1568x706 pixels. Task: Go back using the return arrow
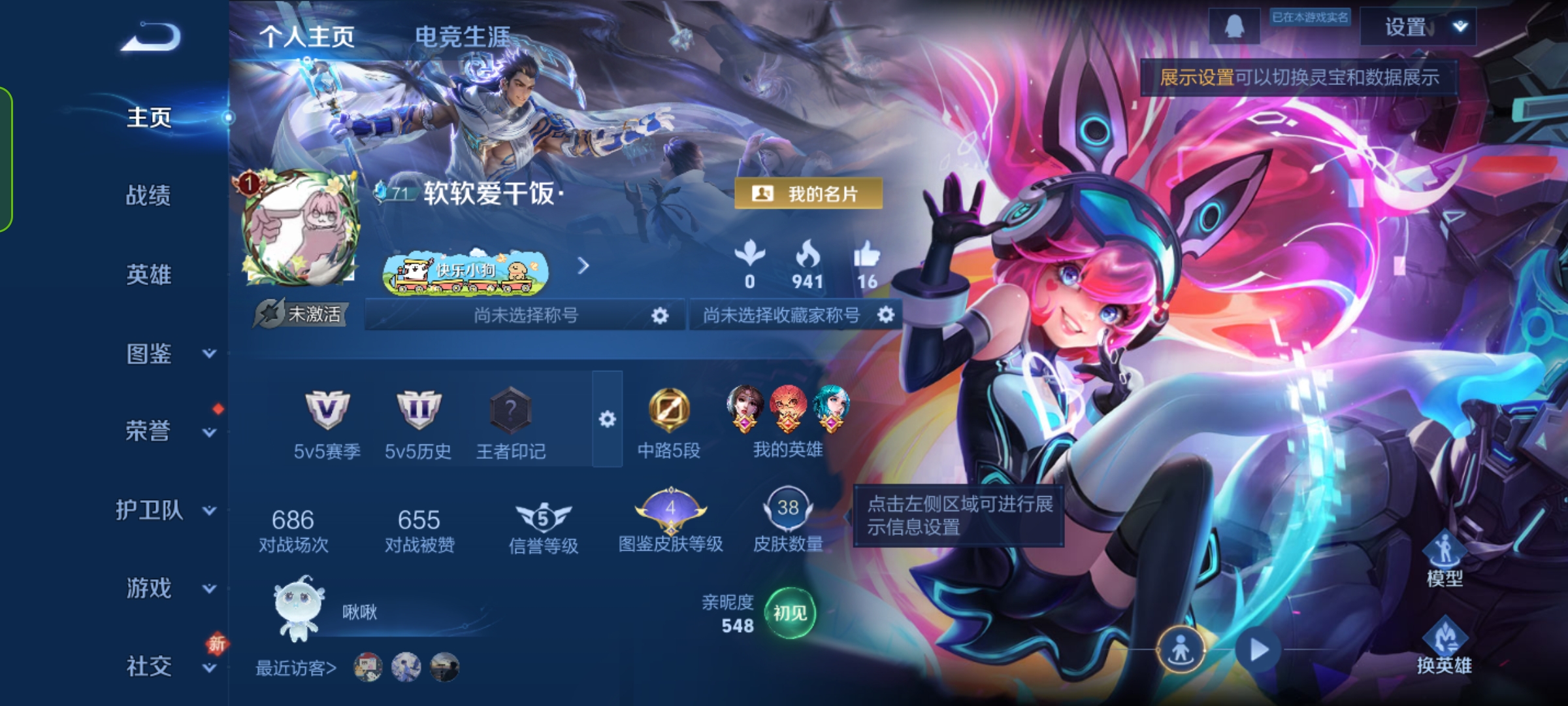point(152,37)
